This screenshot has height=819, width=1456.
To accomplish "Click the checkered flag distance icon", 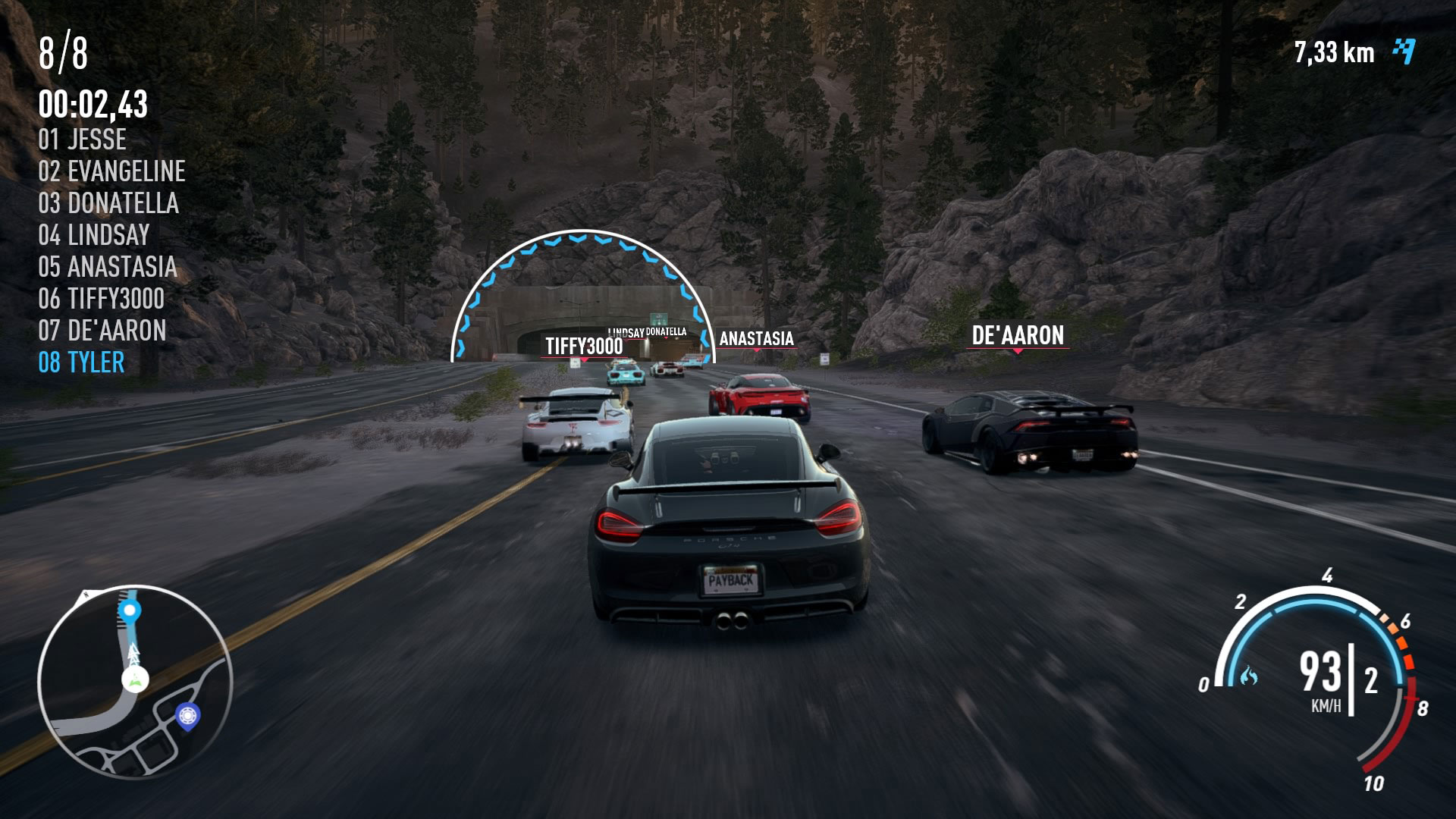I will [1404, 52].
